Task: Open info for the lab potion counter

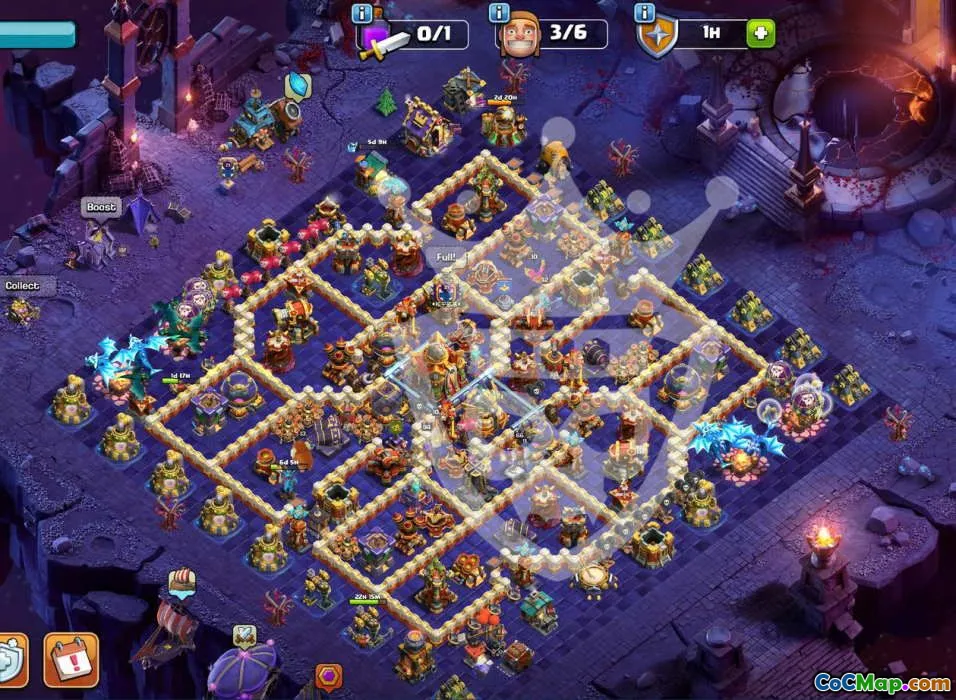Action: pos(362,13)
